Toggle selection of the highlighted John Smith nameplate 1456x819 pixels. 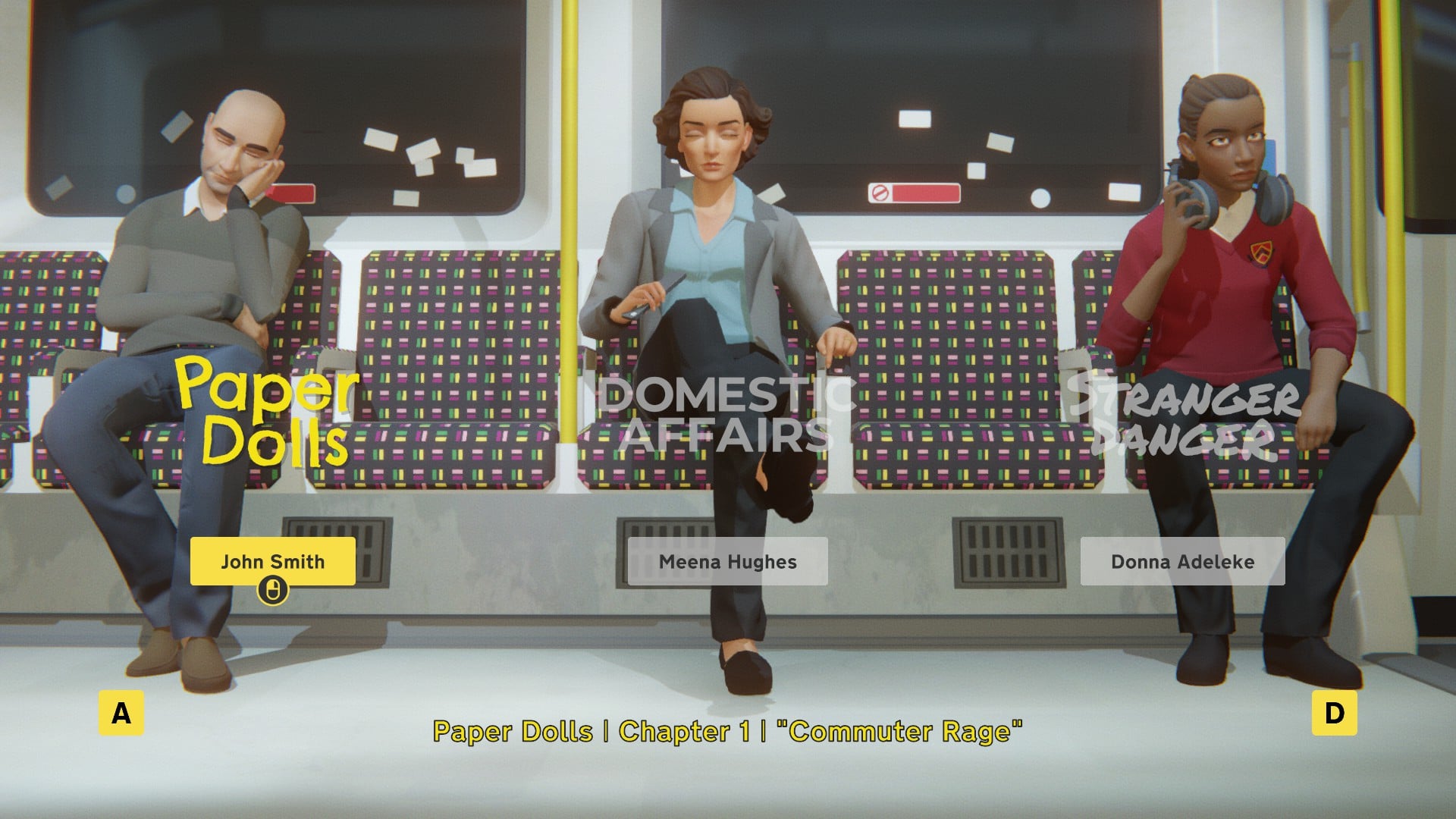pos(273,562)
